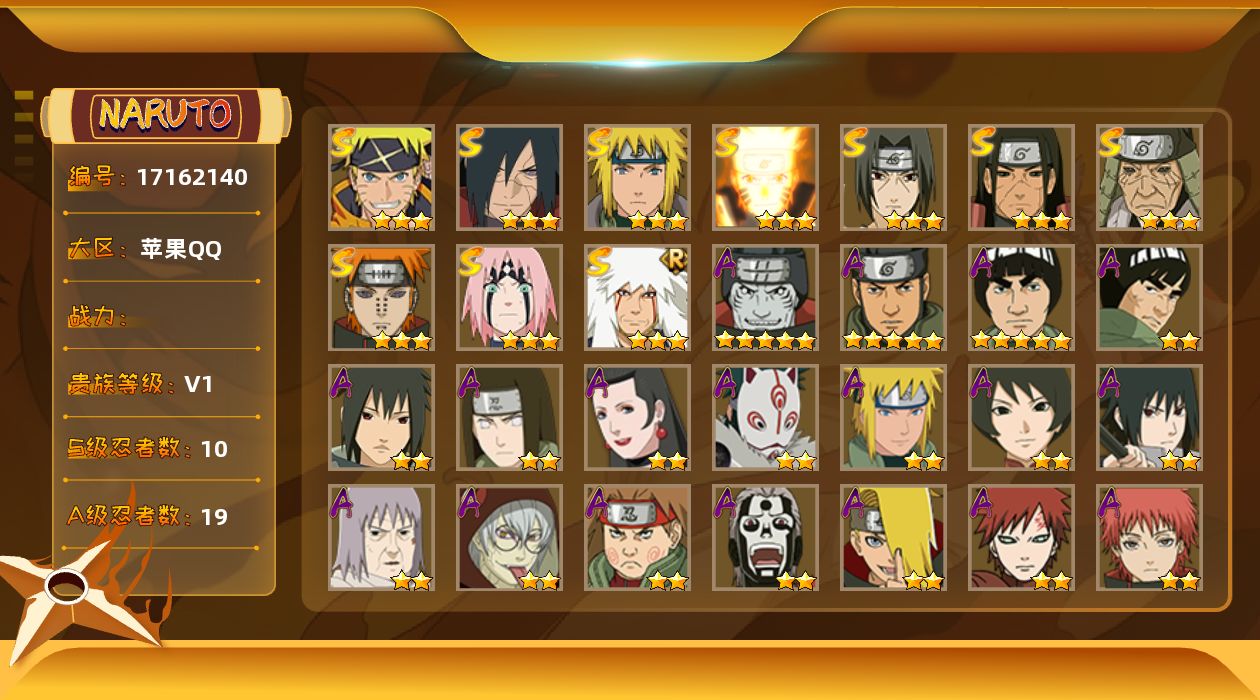Choose the glowing Nine-Tails Chakra Naruto tile
This screenshot has height=700, width=1260.
coord(765,177)
